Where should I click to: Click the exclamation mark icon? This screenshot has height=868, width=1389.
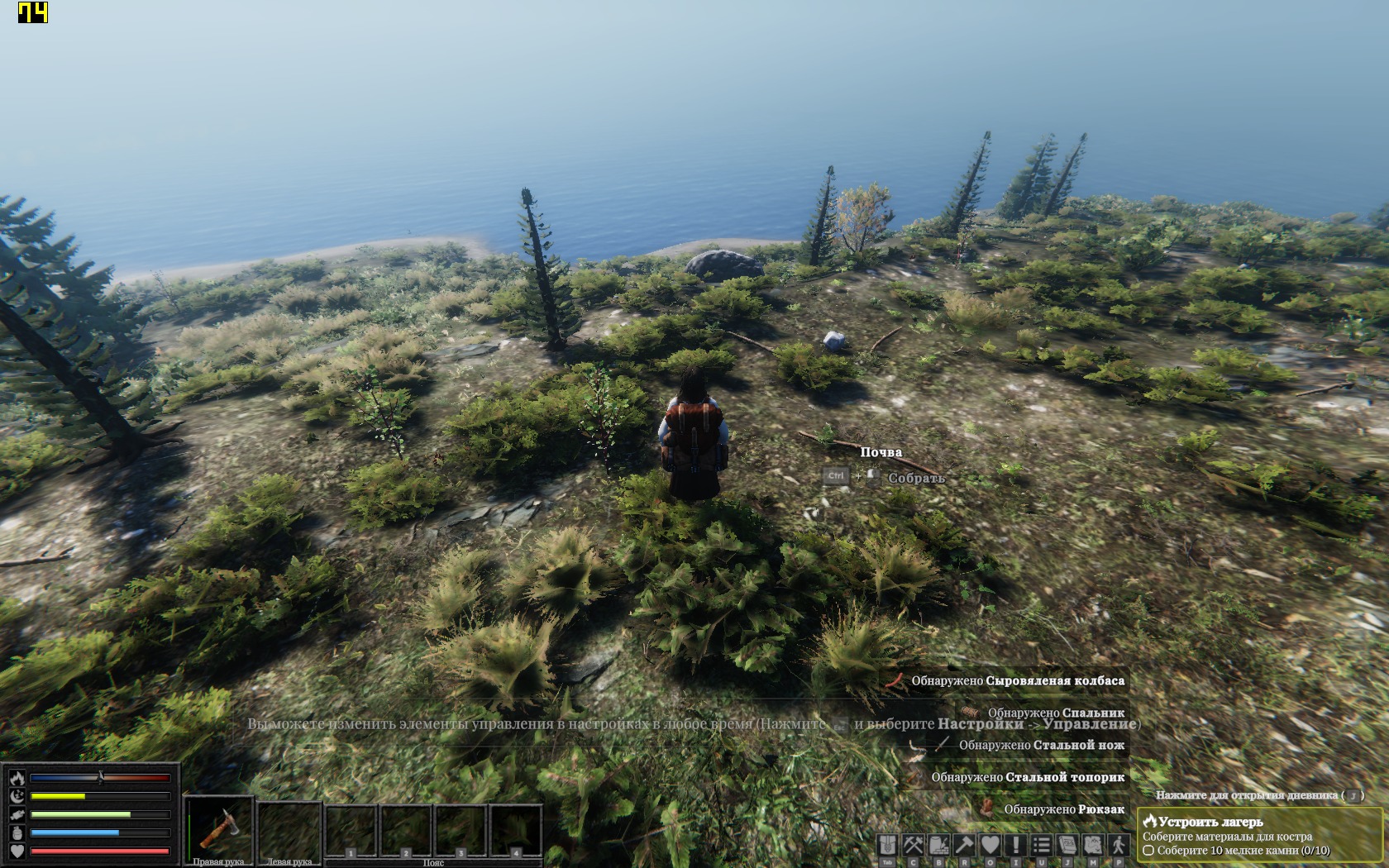(1016, 845)
